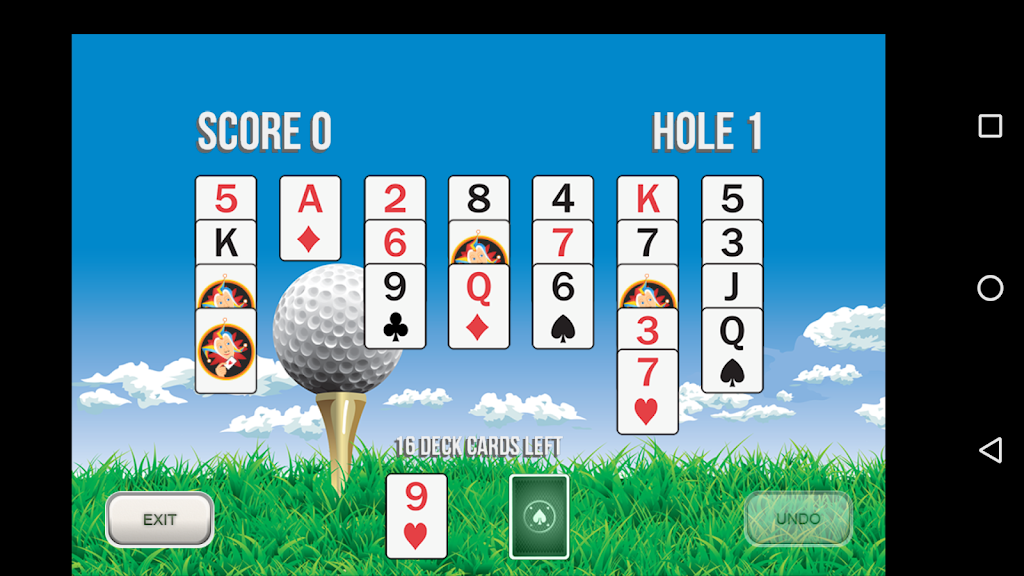Play the six of spades card

pyautogui.click(x=563, y=306)
